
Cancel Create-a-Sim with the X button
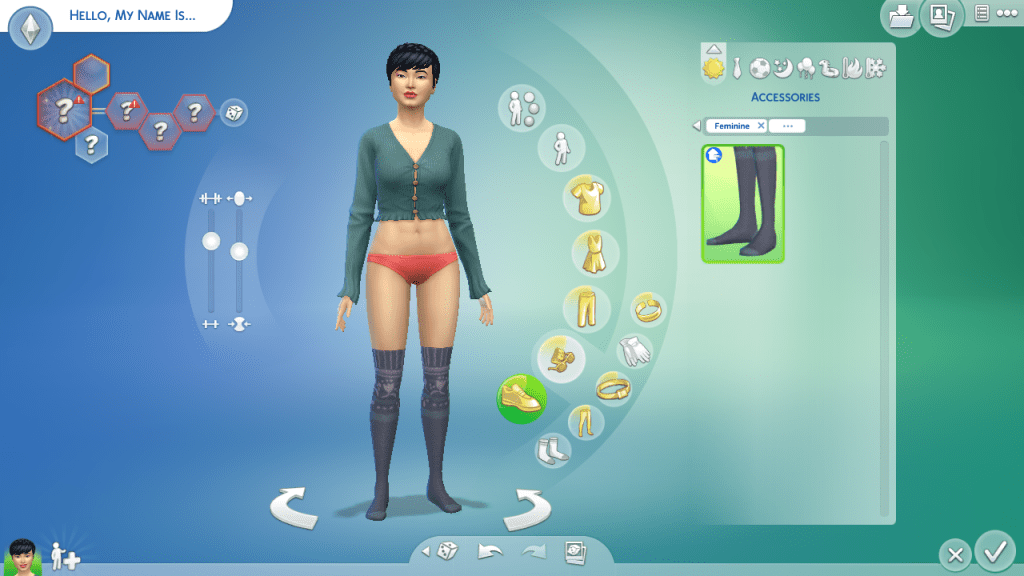(955, 554)
